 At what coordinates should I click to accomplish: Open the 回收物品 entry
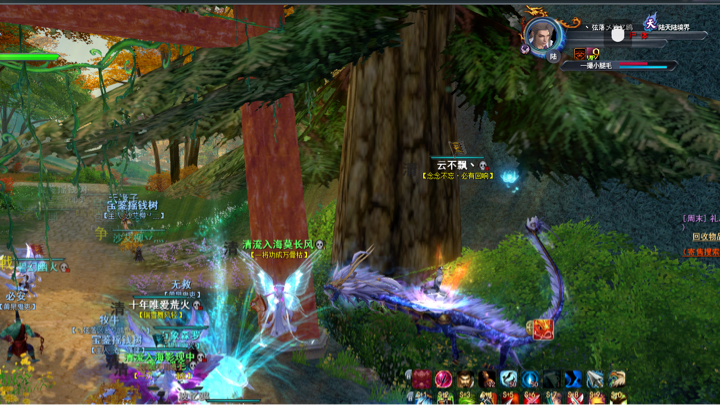click(704, 237)
